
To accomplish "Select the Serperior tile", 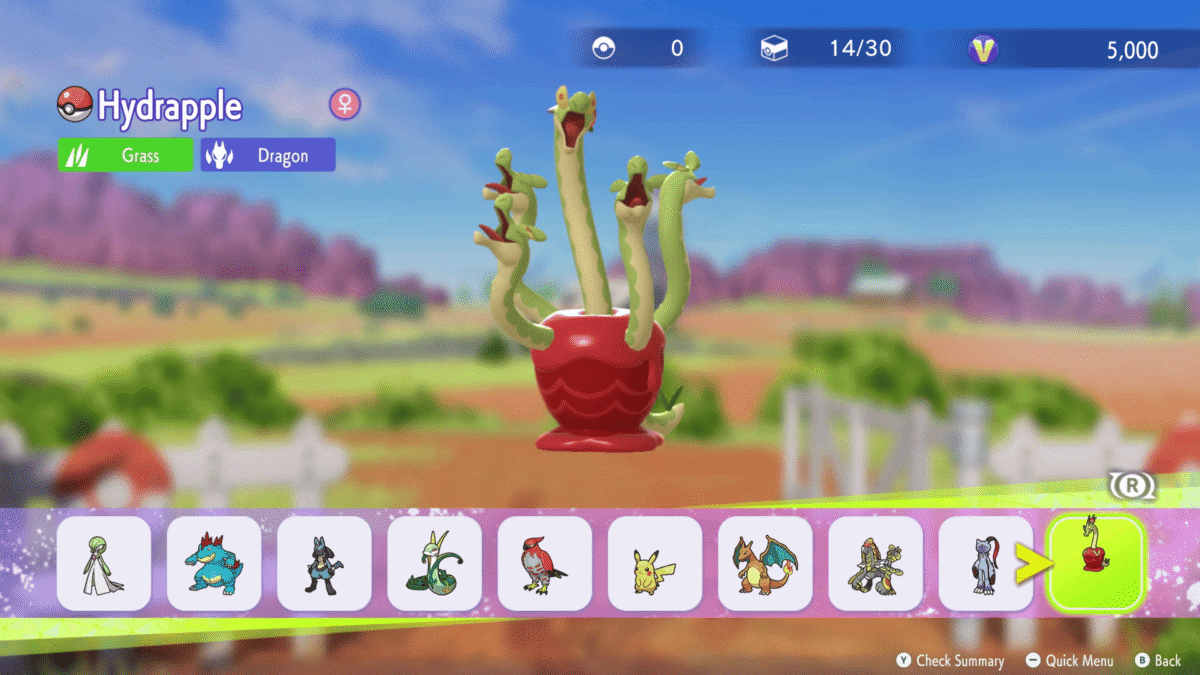I will (434, 564).
